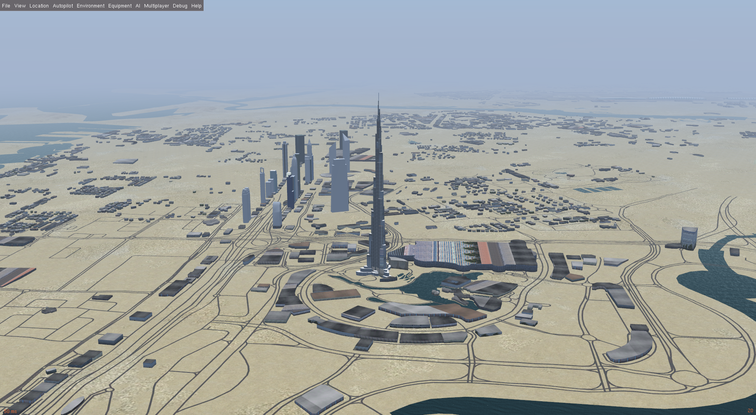Show the Location menu
Viewport: 756px width, 415px height.
coord(39,5)
